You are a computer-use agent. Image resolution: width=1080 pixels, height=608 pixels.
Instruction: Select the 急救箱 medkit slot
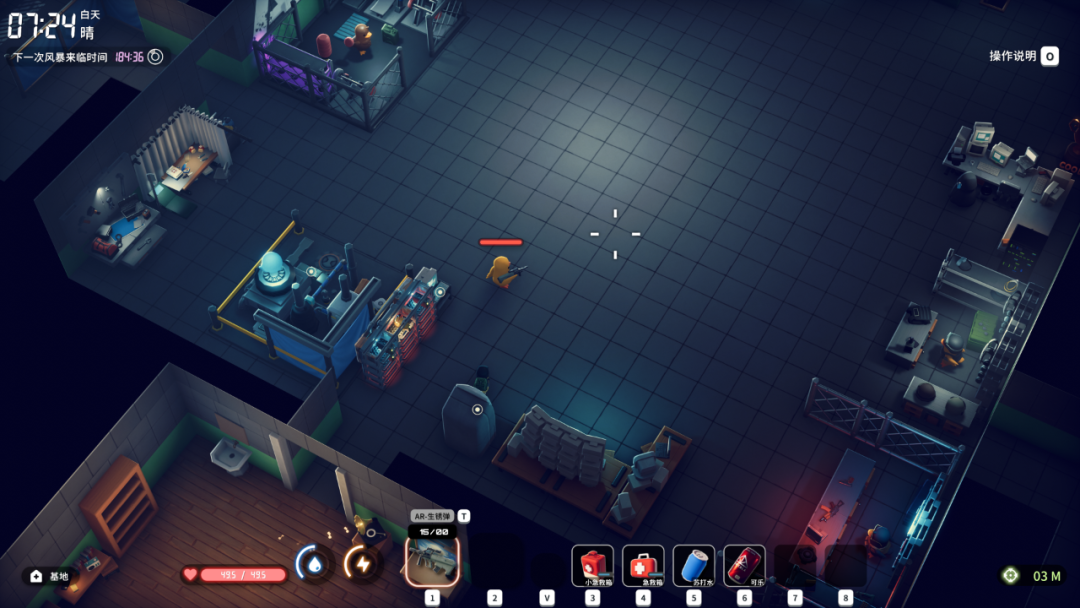click(643, 565)
